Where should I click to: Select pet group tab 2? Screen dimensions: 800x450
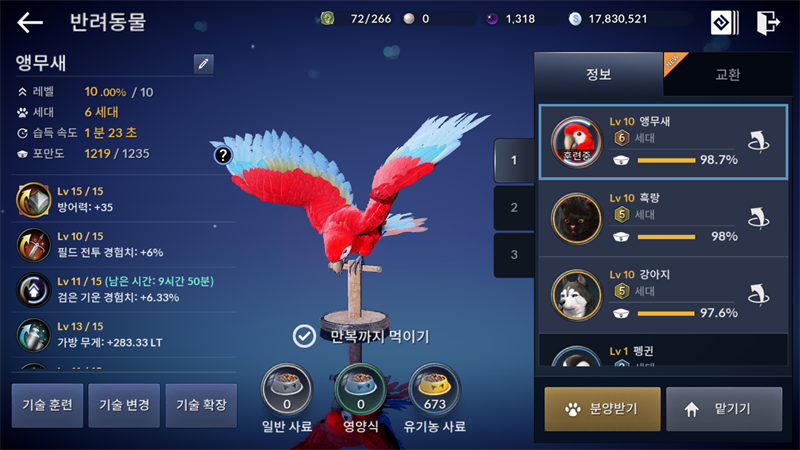click(x=514, y=207)
